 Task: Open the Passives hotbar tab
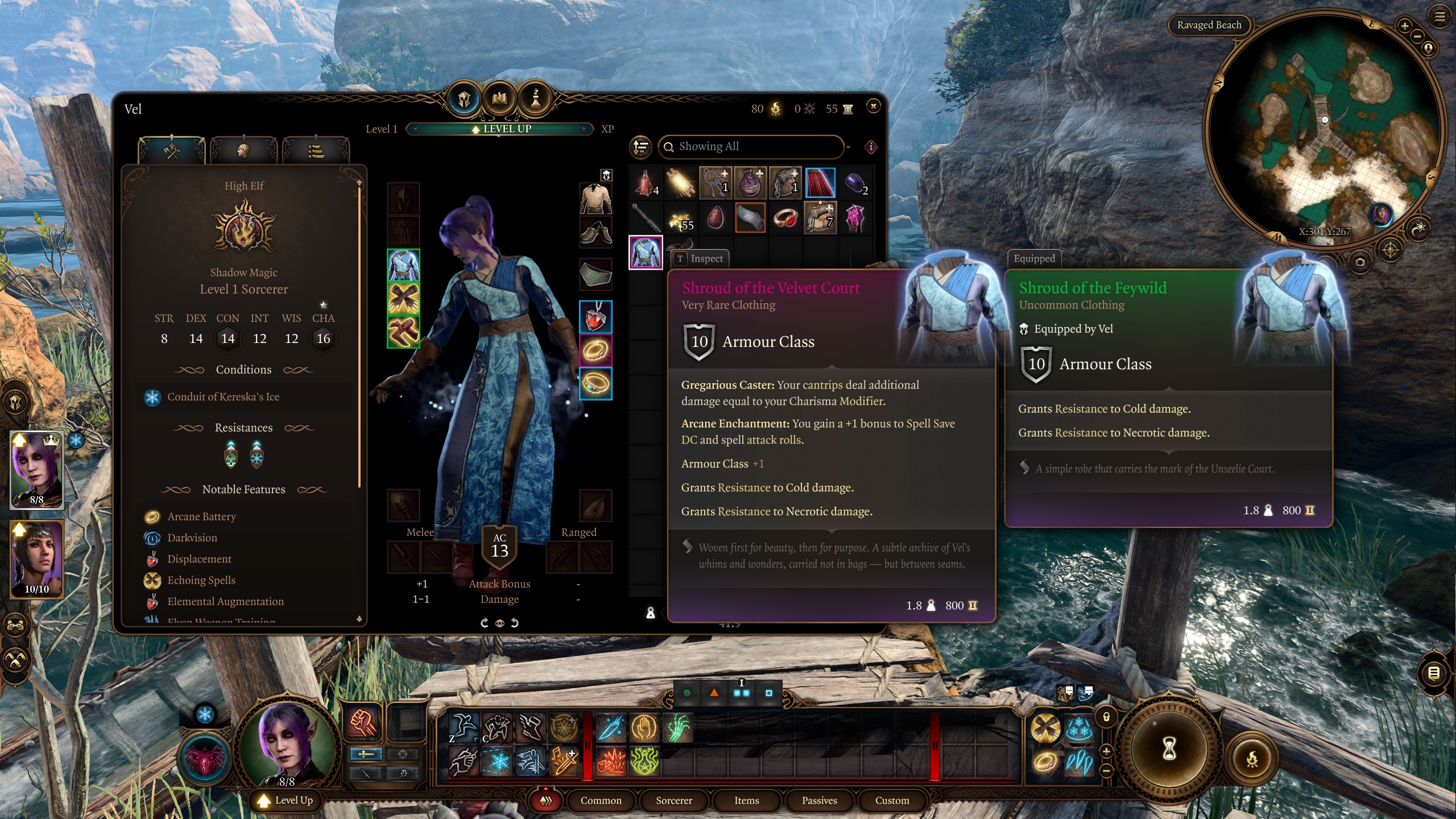pyautogui.click(x=819, y=800)
